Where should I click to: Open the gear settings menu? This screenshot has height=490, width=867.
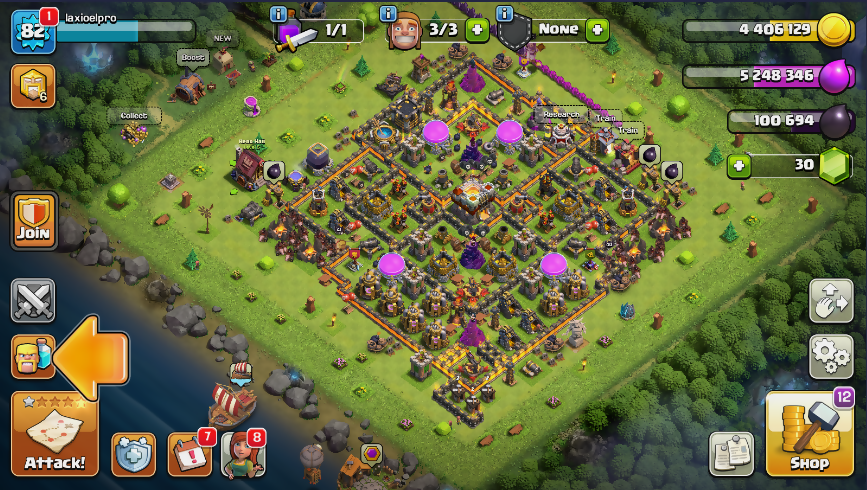tap(831, 356)
